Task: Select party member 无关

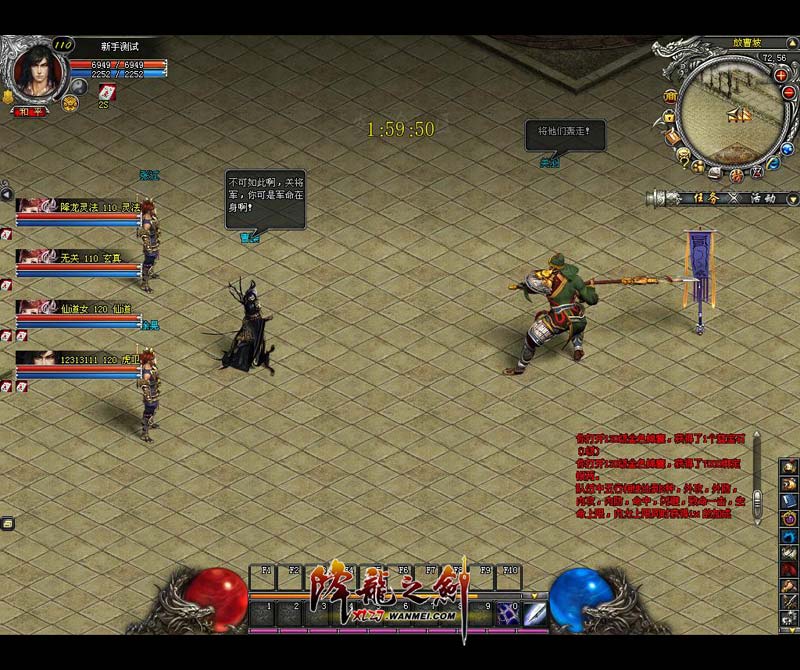Action: (x=80, y=257)
